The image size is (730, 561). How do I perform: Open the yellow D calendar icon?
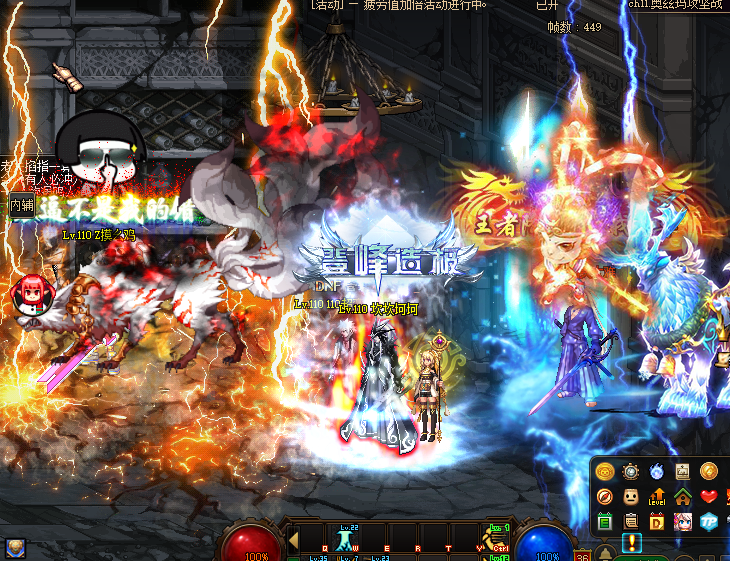[656, 521]
